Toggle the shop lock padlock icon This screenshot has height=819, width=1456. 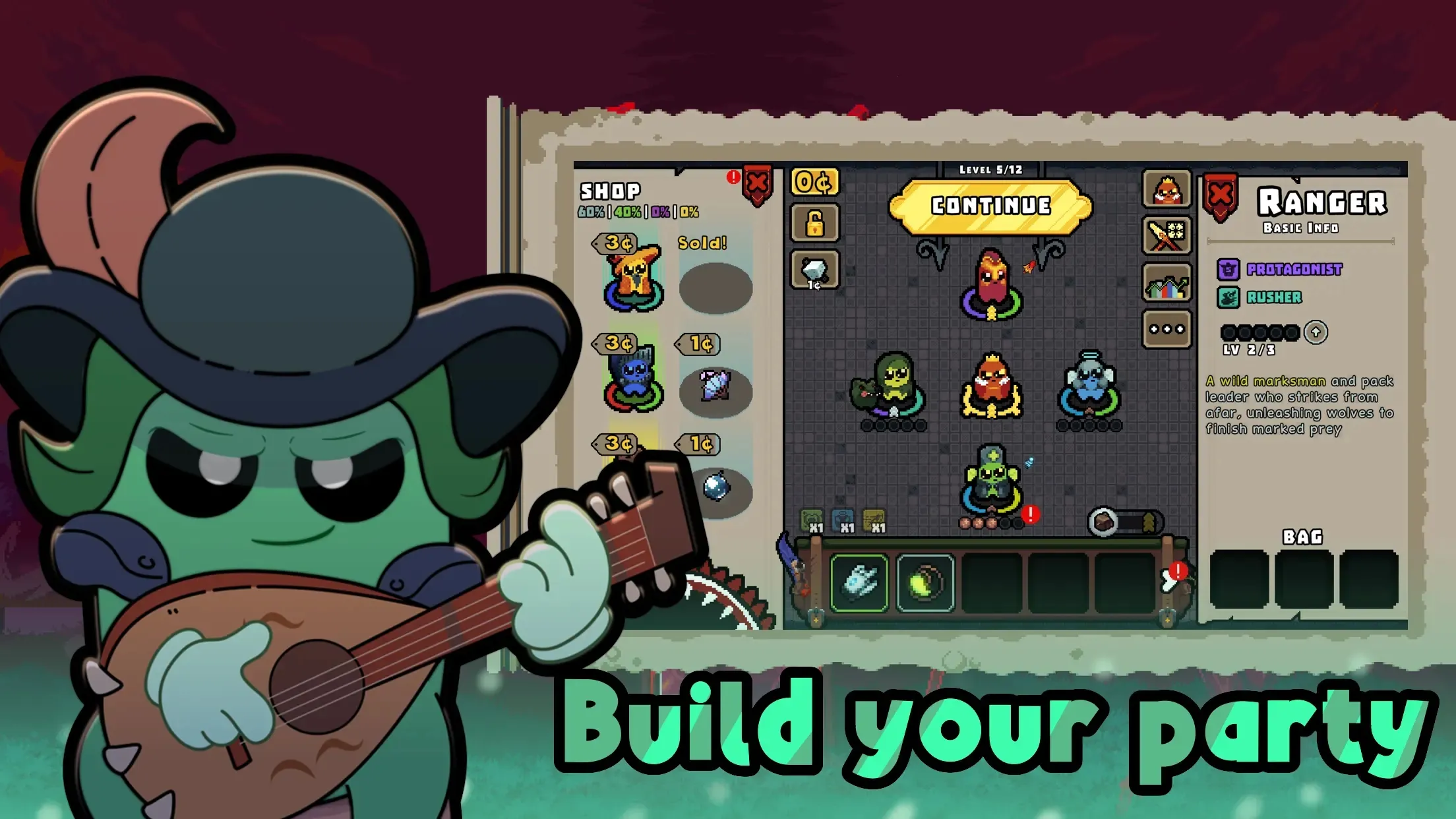[x=815, y=225]
